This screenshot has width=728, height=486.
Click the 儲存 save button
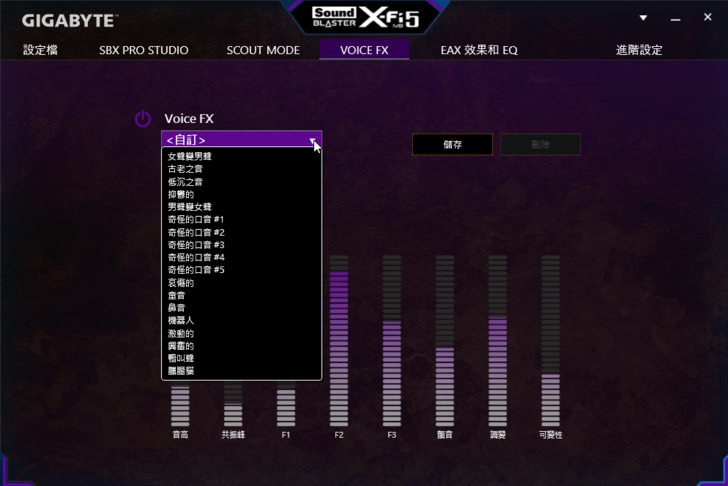[x=452, y=145]
